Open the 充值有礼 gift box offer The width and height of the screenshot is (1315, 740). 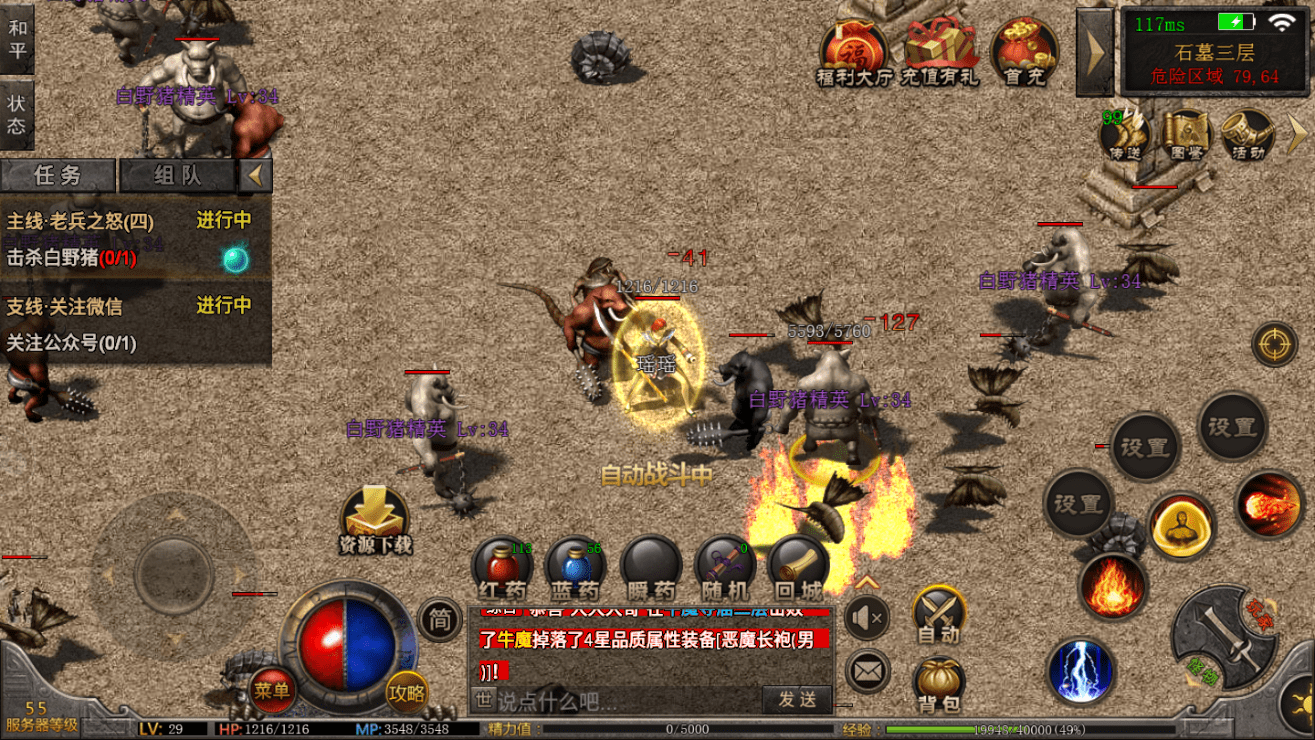coord(939,52)
